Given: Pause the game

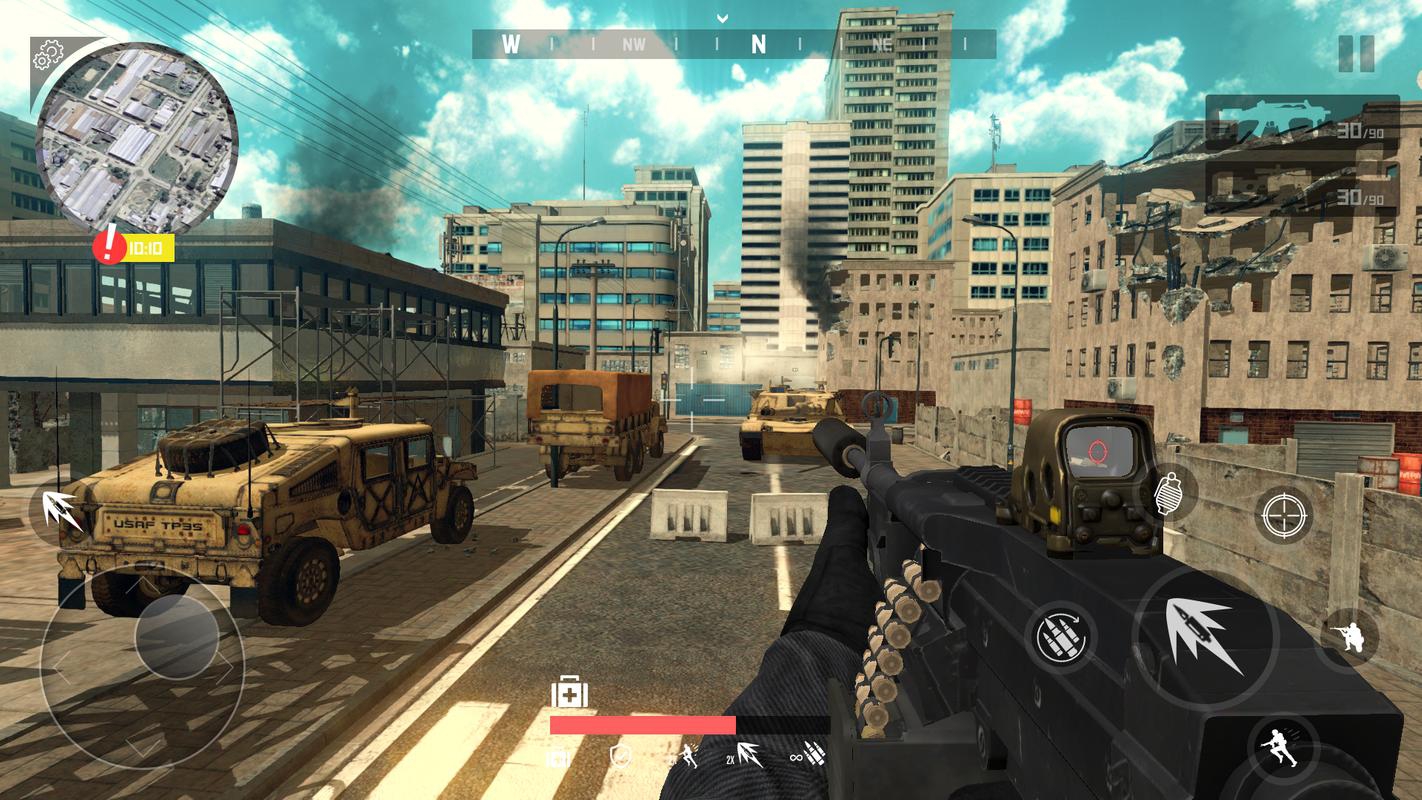Looking at the screenshot, I should [x=1356, y=53].
